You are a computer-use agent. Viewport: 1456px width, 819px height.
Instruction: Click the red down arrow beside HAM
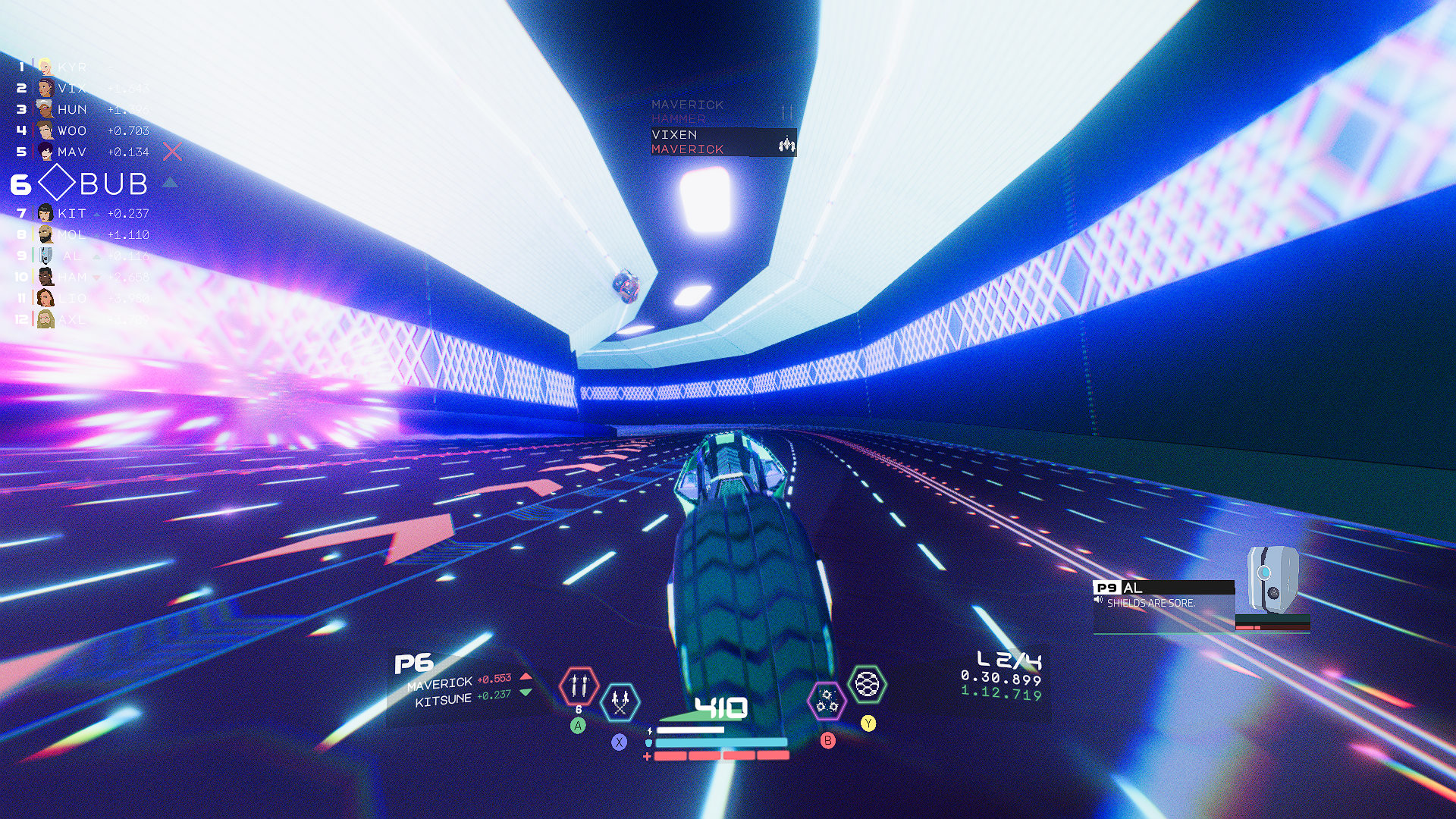[x=96, y=278]
